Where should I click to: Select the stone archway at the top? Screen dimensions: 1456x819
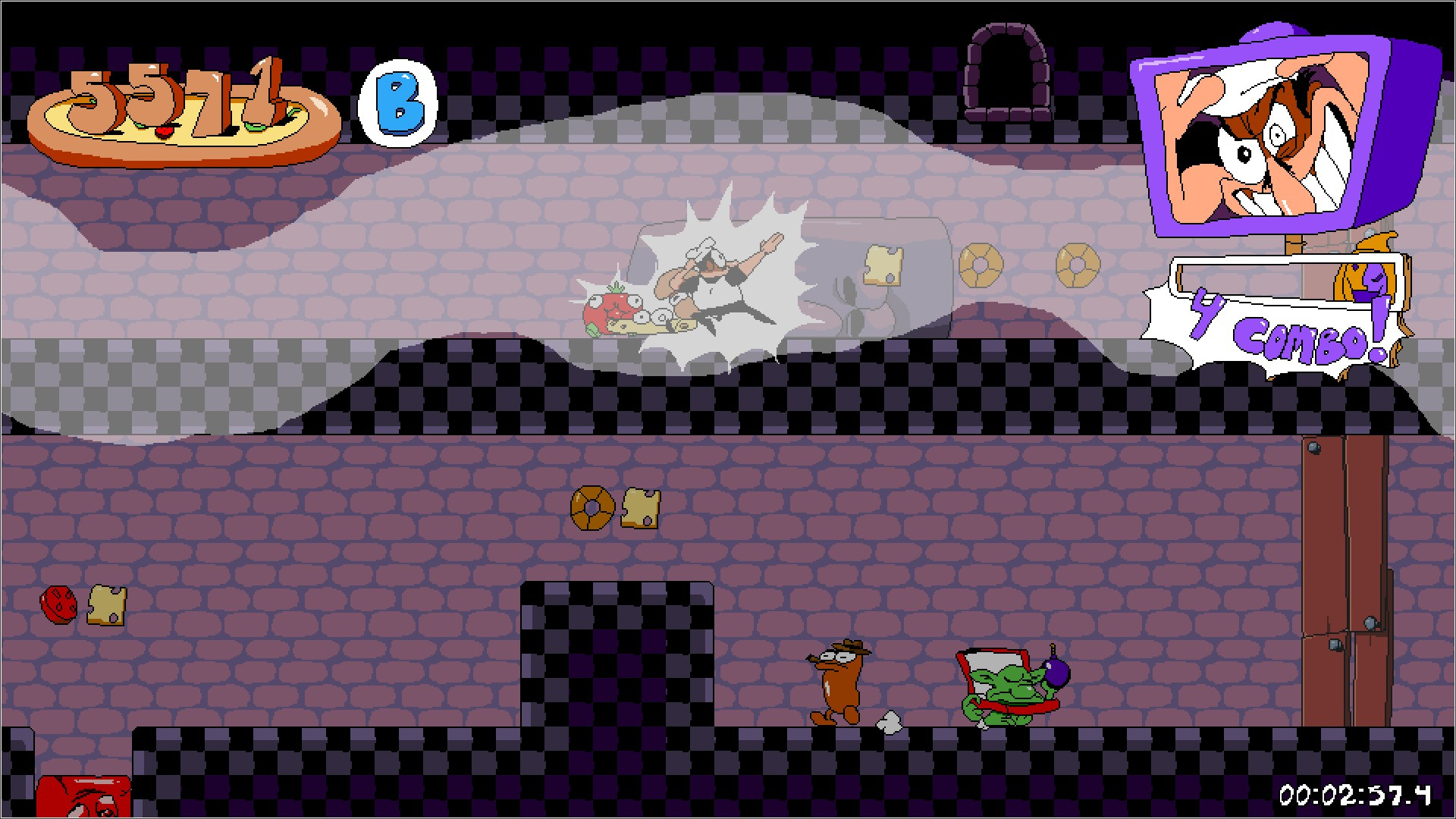1009,72
